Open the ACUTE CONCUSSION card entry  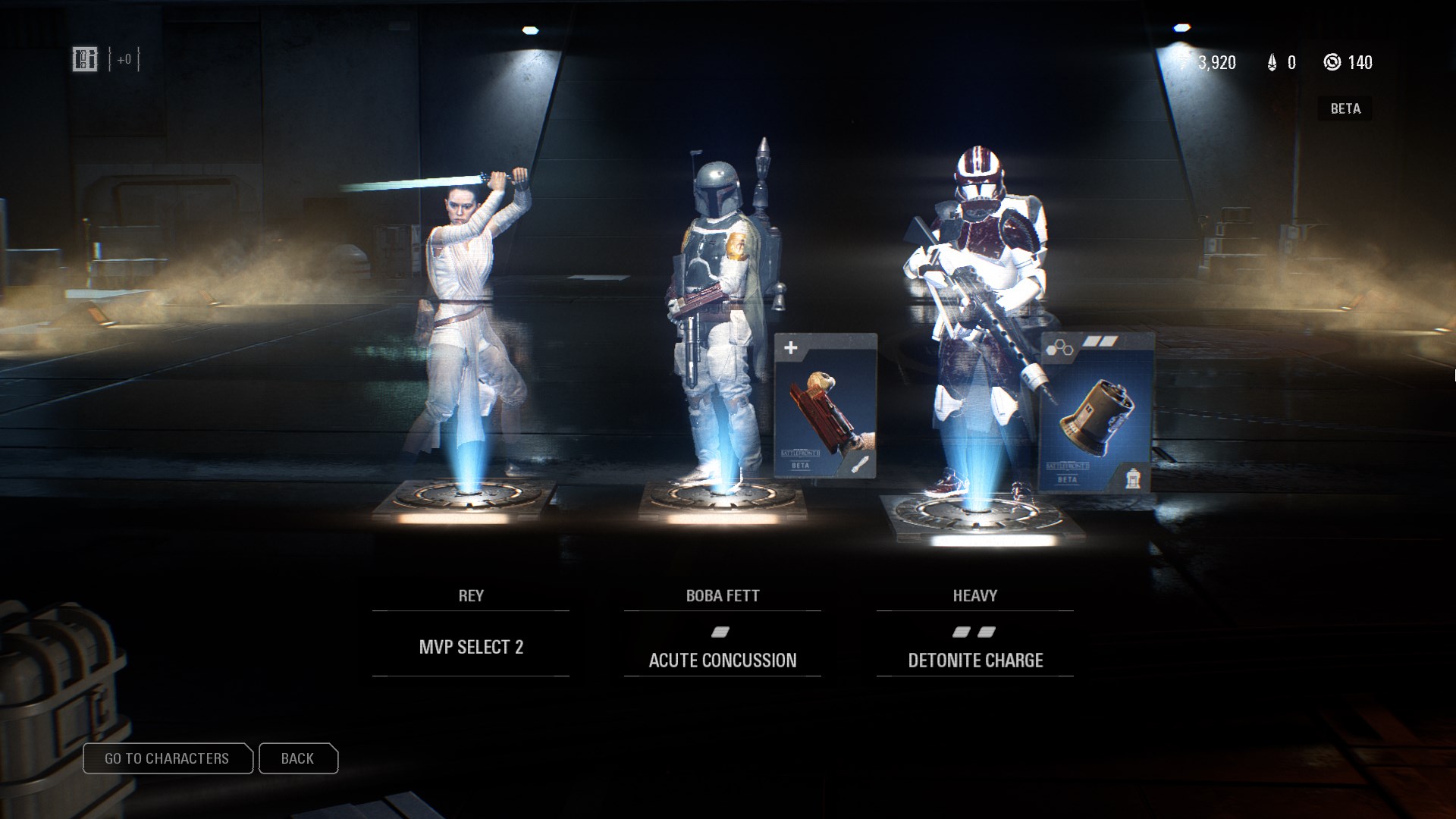[721, 661]
